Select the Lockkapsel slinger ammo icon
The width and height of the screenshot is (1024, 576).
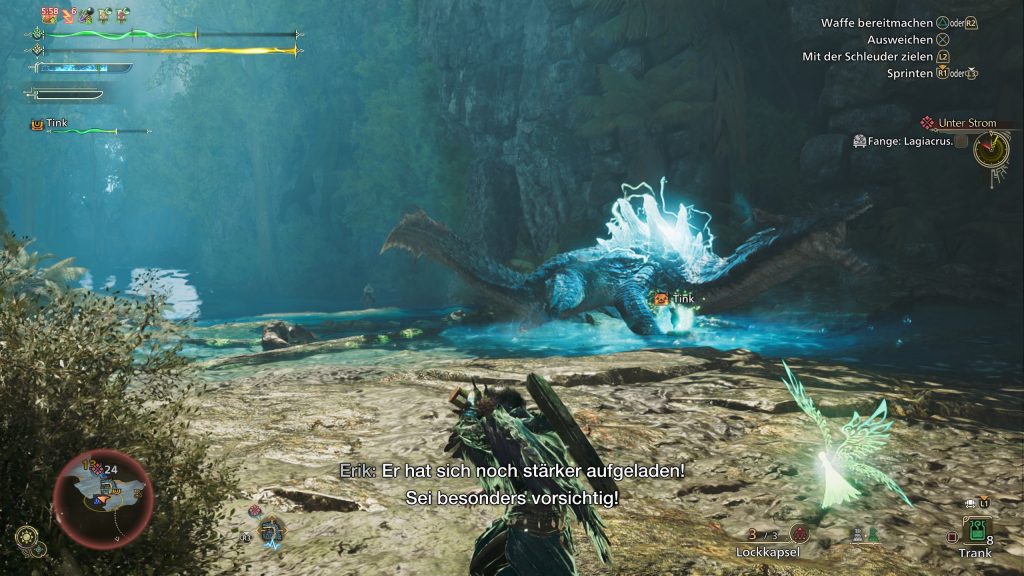799,533
